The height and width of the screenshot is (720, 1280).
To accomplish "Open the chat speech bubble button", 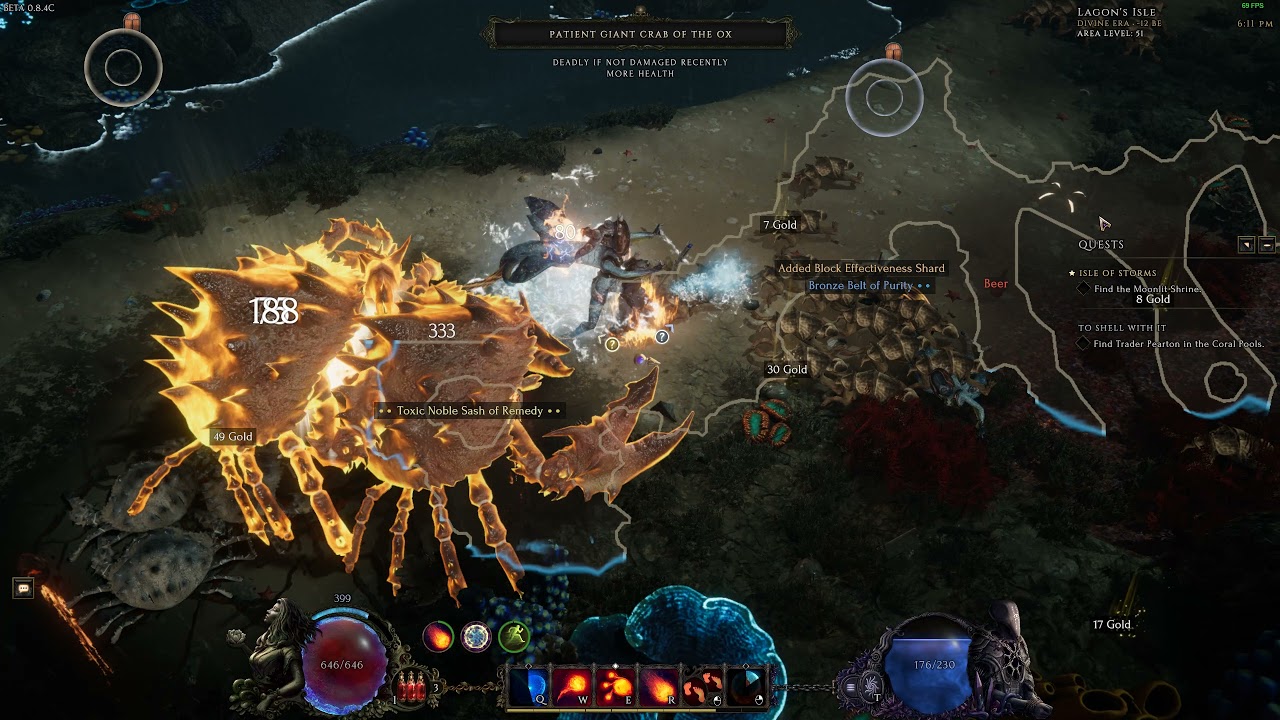I will [23, 588].
